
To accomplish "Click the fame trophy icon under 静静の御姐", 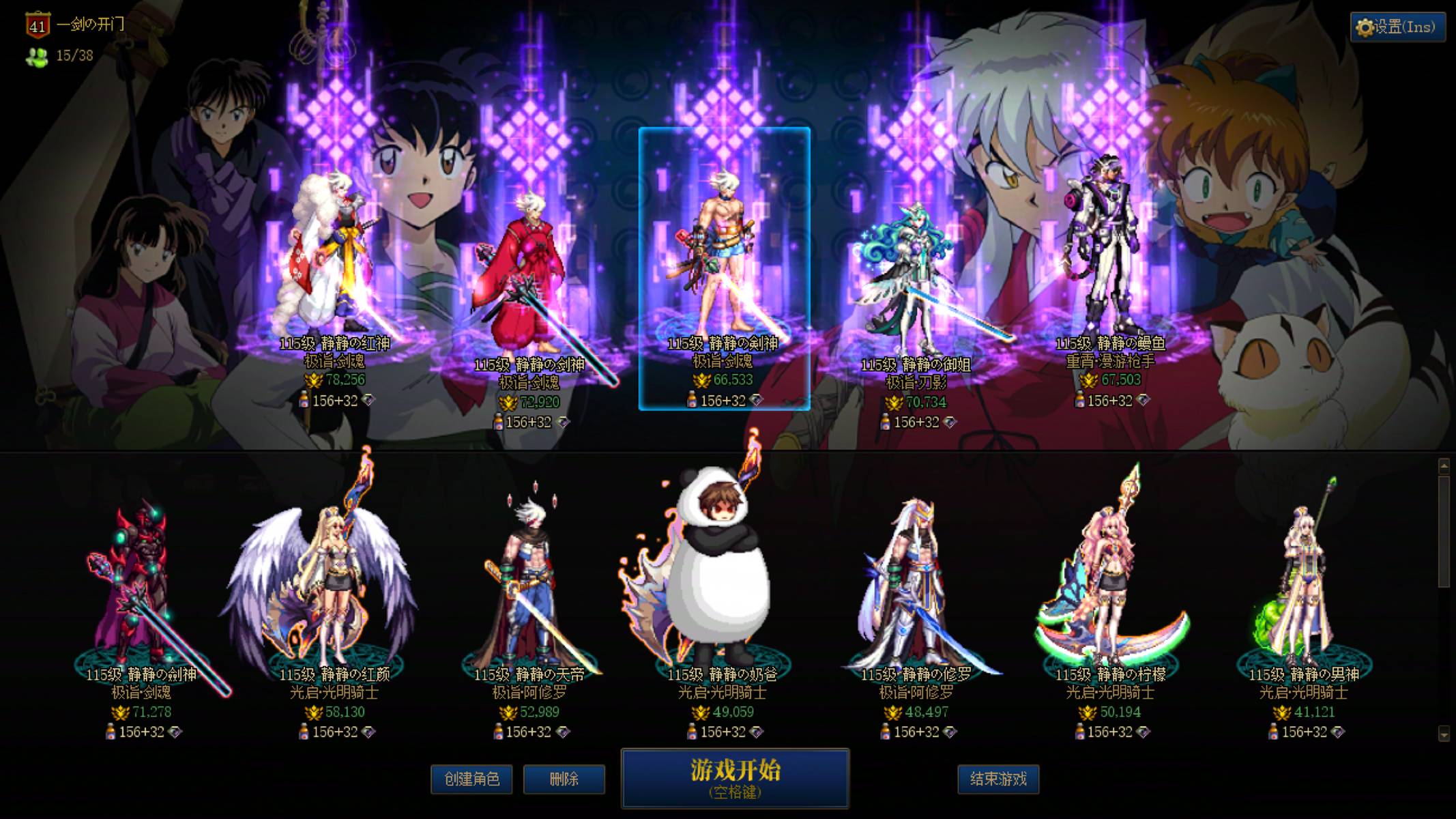I will click(x=894, y=403).
